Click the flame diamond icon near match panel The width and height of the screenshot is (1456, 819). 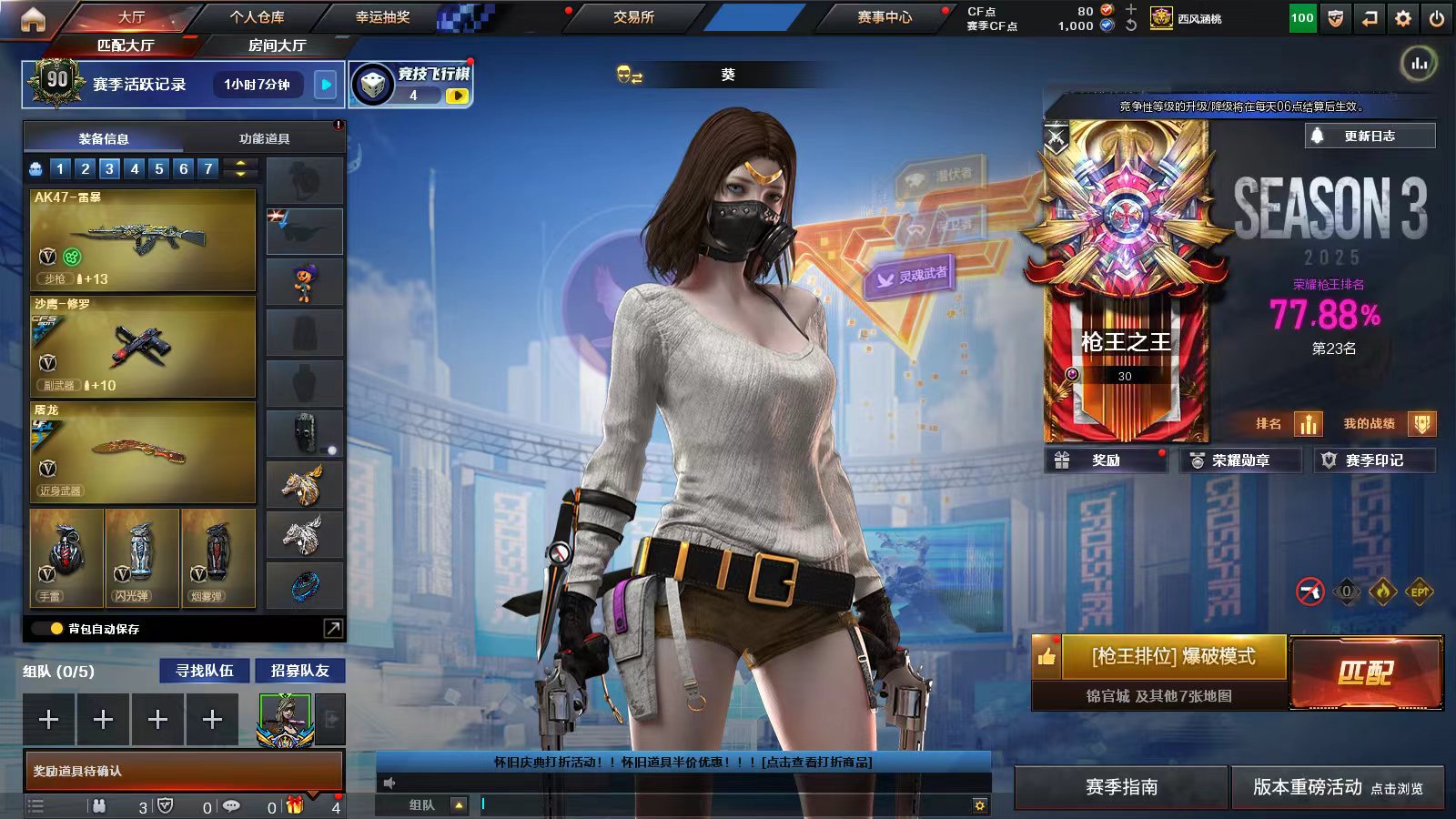click(1383, 590)
